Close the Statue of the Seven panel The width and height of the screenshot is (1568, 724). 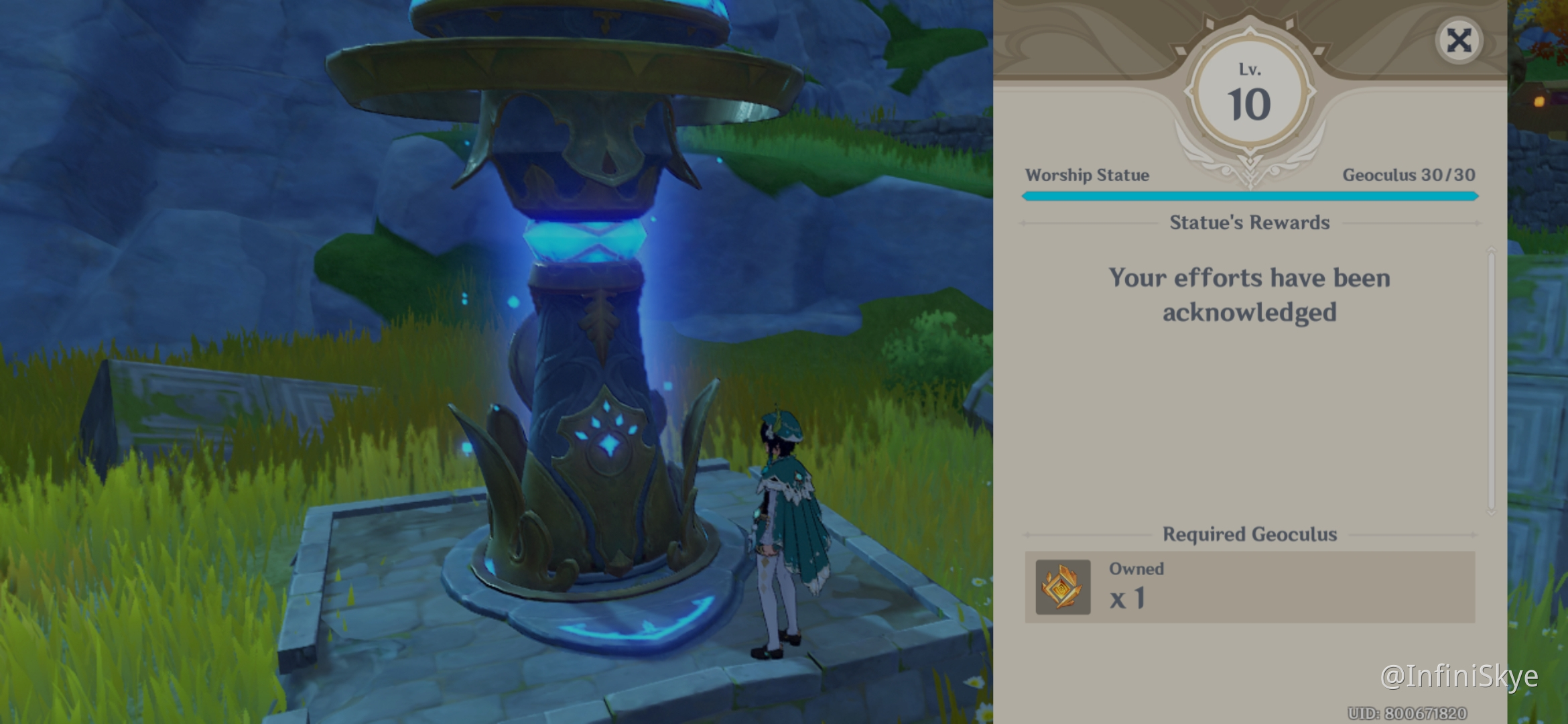tap(1458, 41)
